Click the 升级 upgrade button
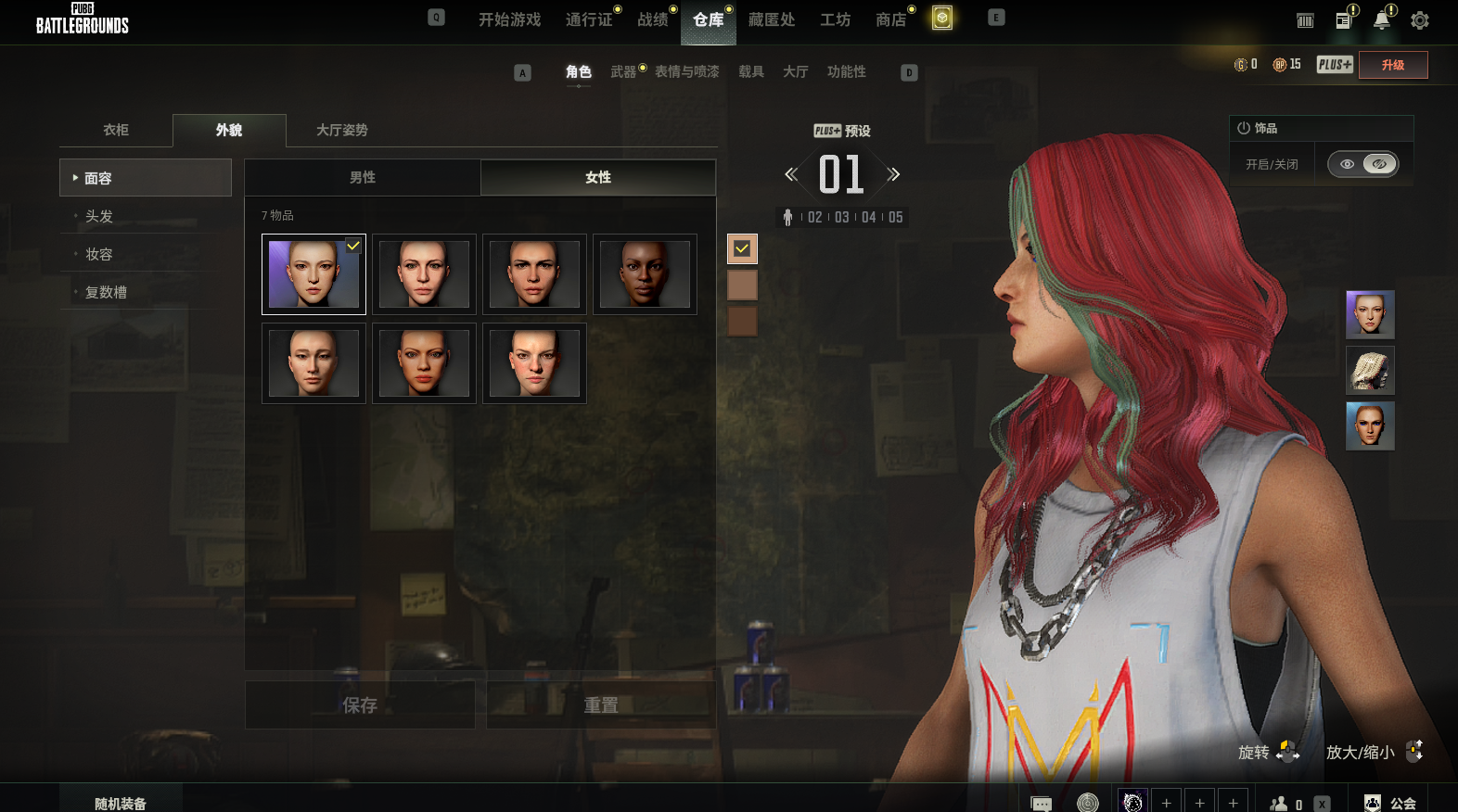Screen dimensions: 1458x812 pos(1392,65)
